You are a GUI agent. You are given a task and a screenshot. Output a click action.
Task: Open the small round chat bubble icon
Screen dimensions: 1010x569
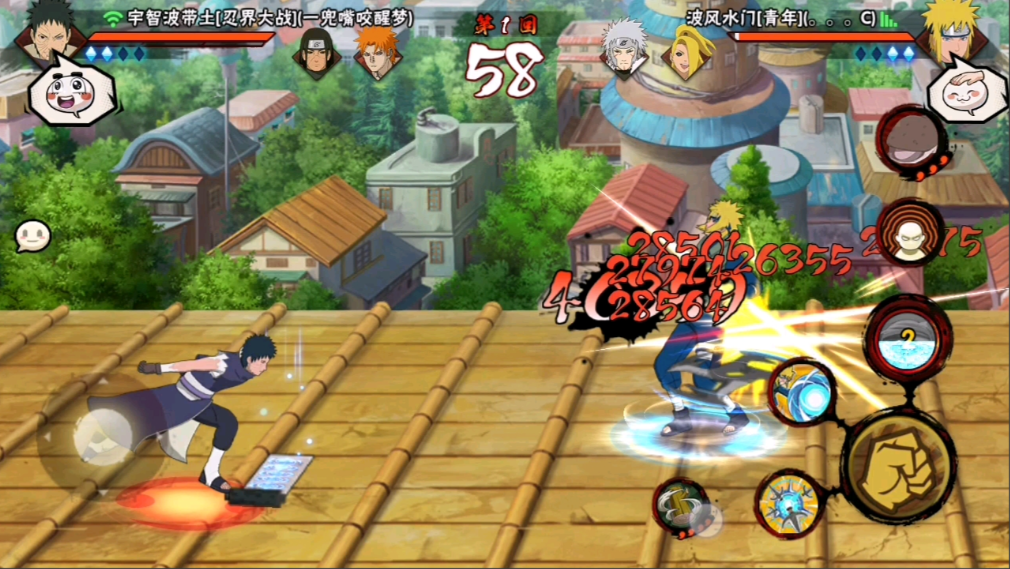(x=32, y=236)
